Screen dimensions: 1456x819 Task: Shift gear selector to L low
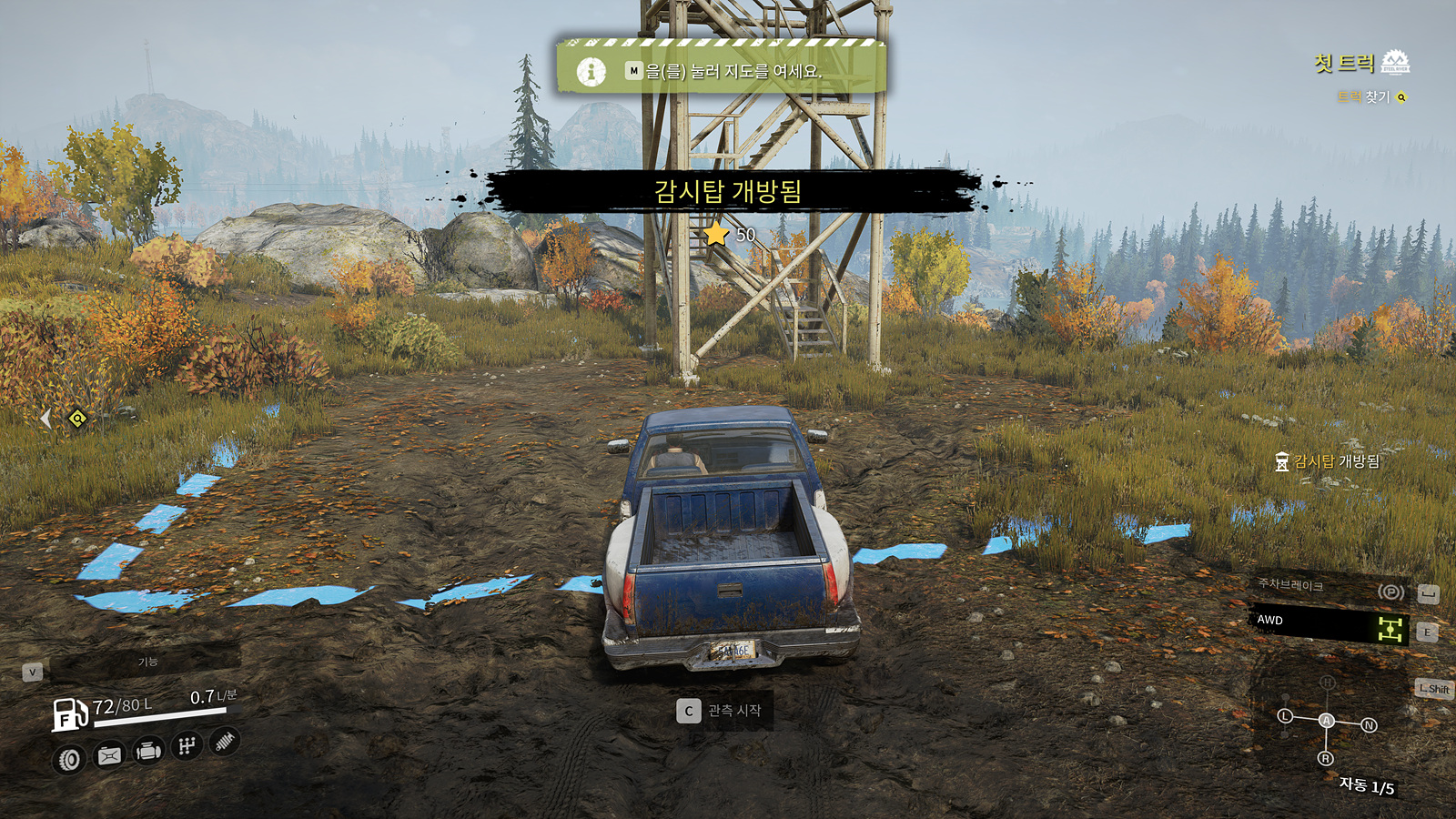point(1285,716)
